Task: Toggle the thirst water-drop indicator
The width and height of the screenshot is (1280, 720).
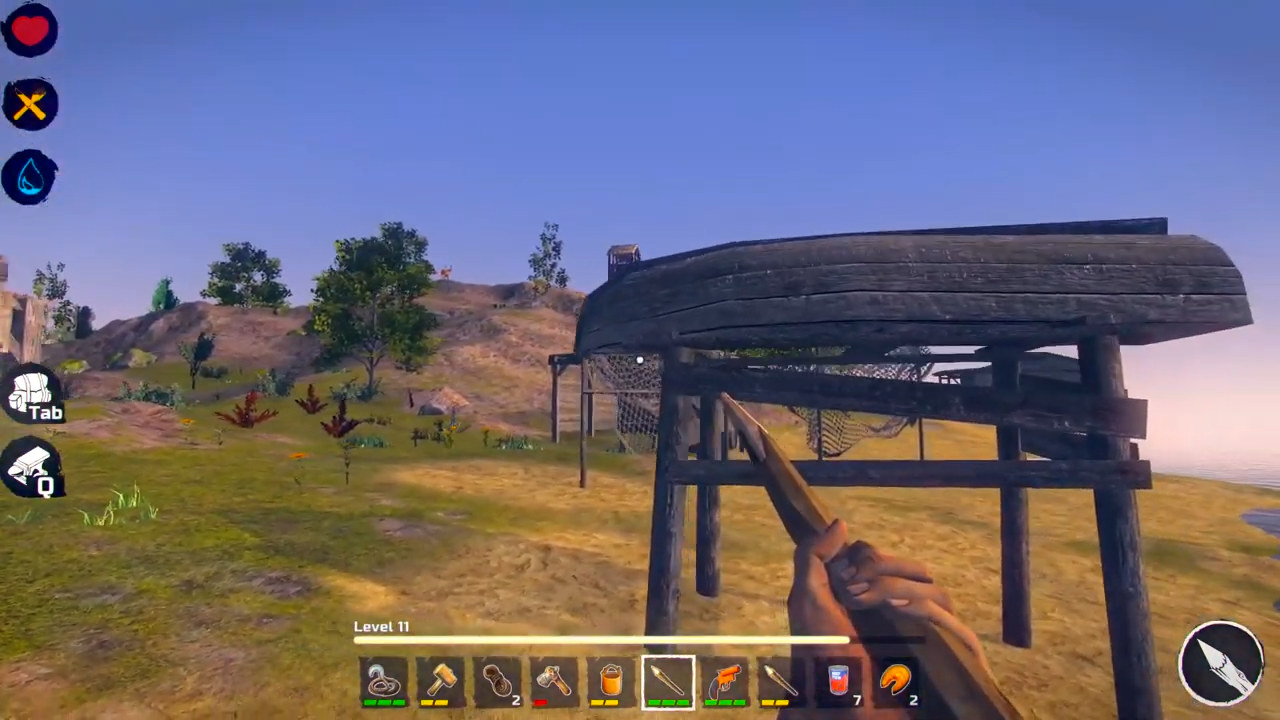Action: point(30,176)
